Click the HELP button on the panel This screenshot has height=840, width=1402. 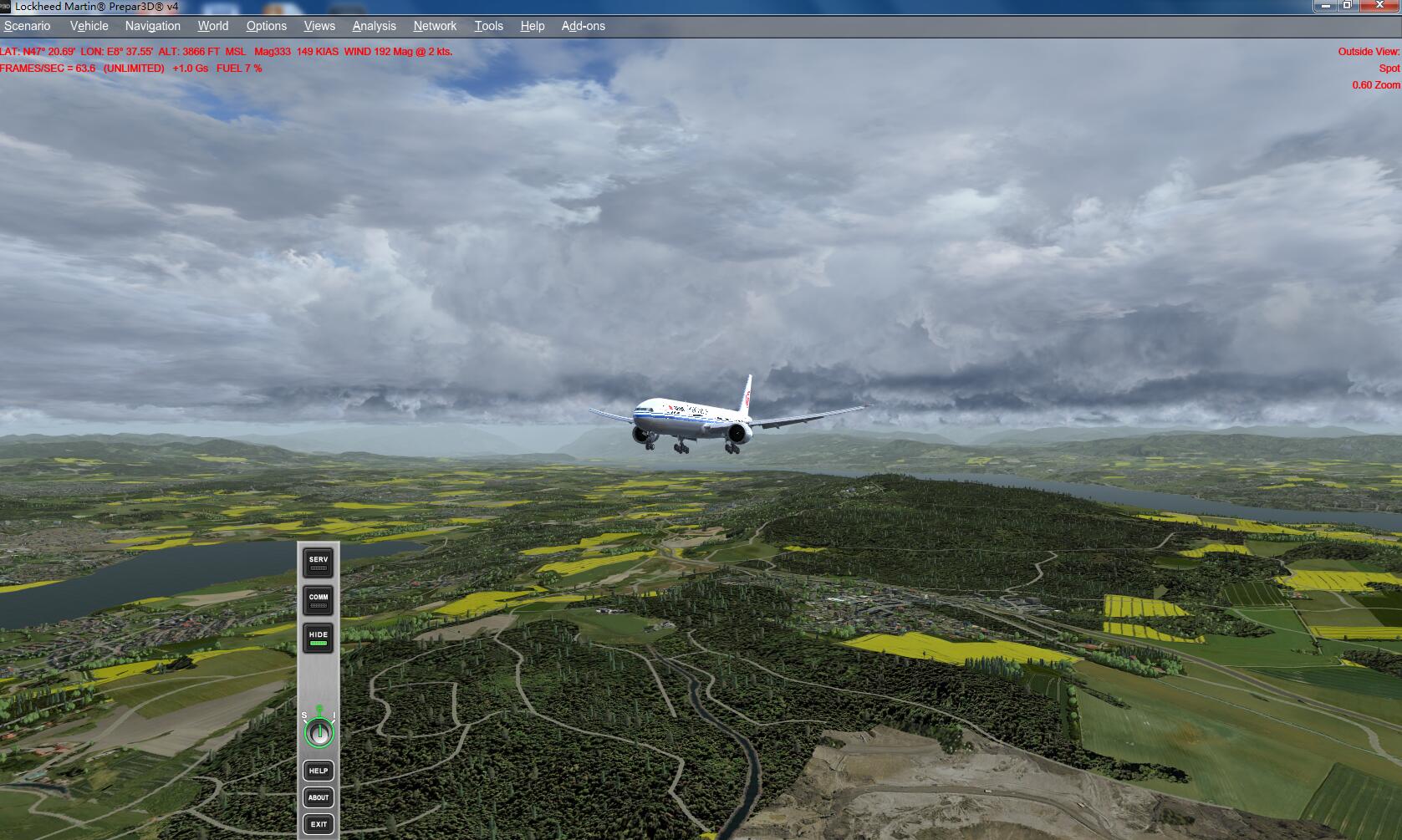319,771
